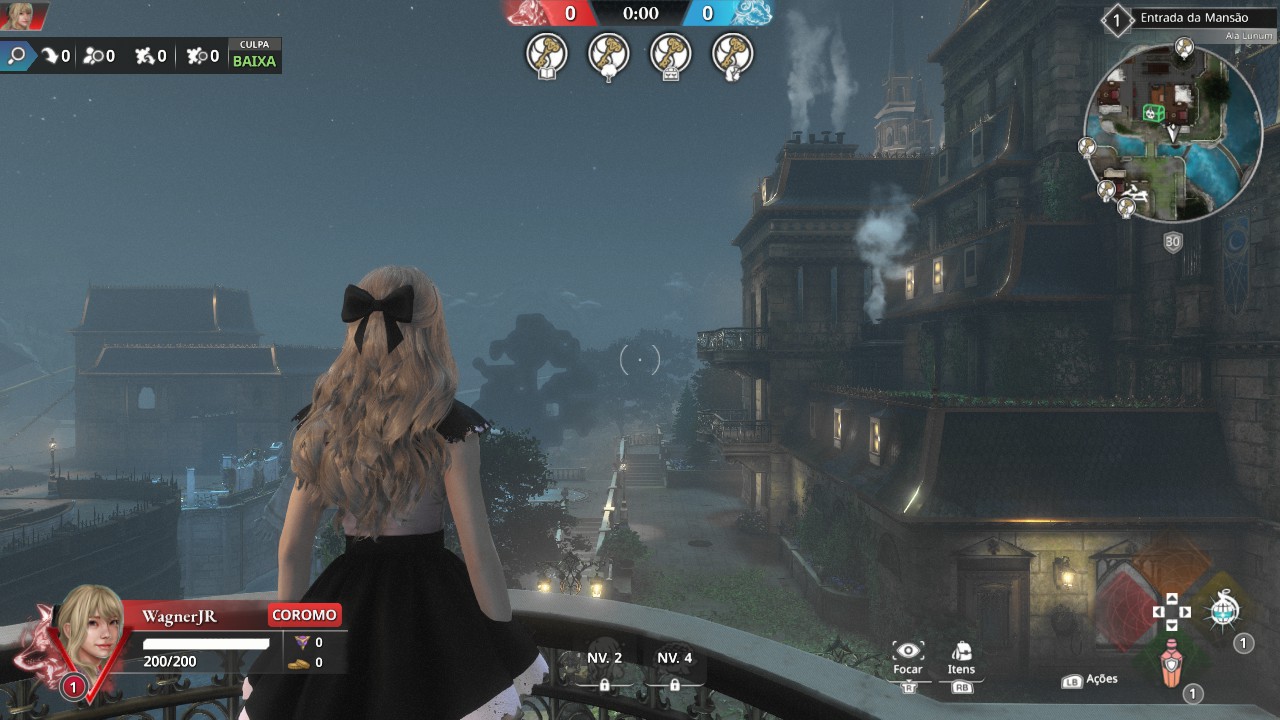Click the directional pad item selector
This screenshot has height=720, width=1280.
(1171, 612)
